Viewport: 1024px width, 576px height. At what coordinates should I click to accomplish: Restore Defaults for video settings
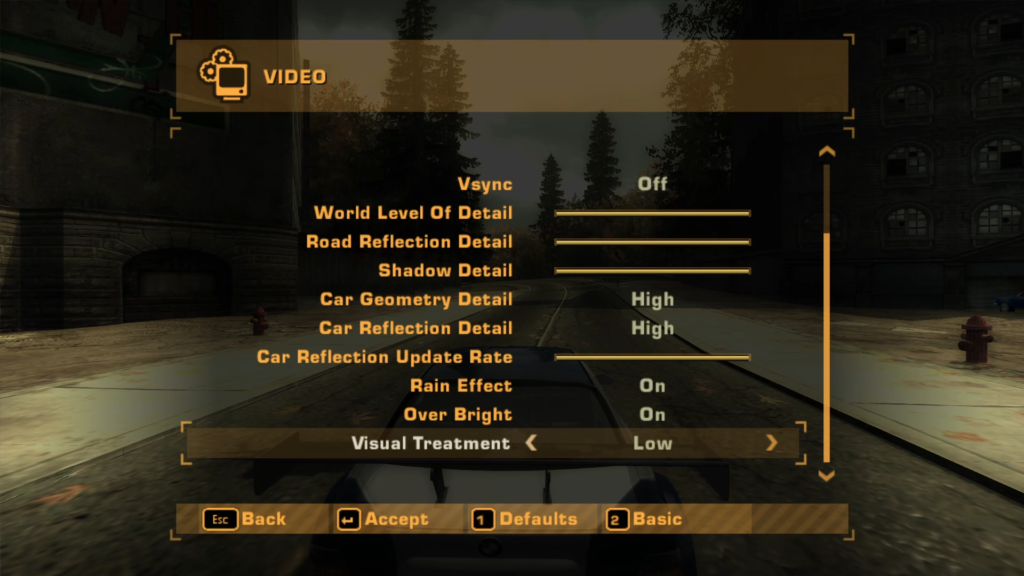(525, 519)
